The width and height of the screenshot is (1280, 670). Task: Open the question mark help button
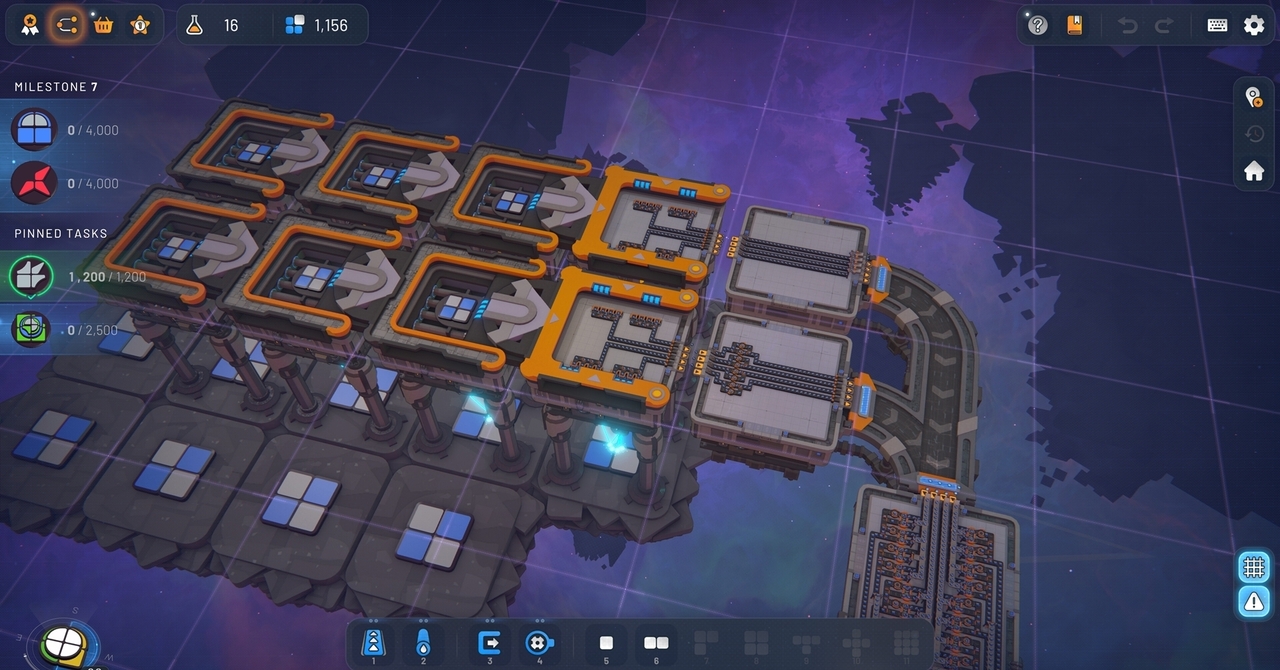(1038, 25)
